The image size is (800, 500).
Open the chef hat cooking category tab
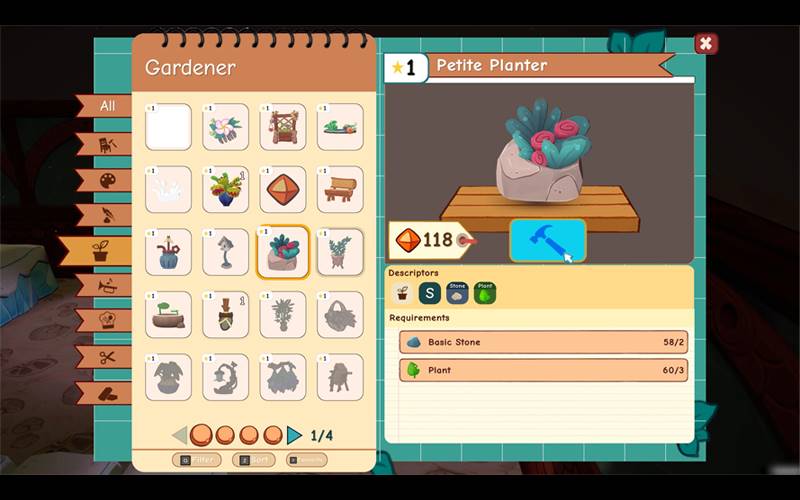pyautogui.click(x=106, y=320)
